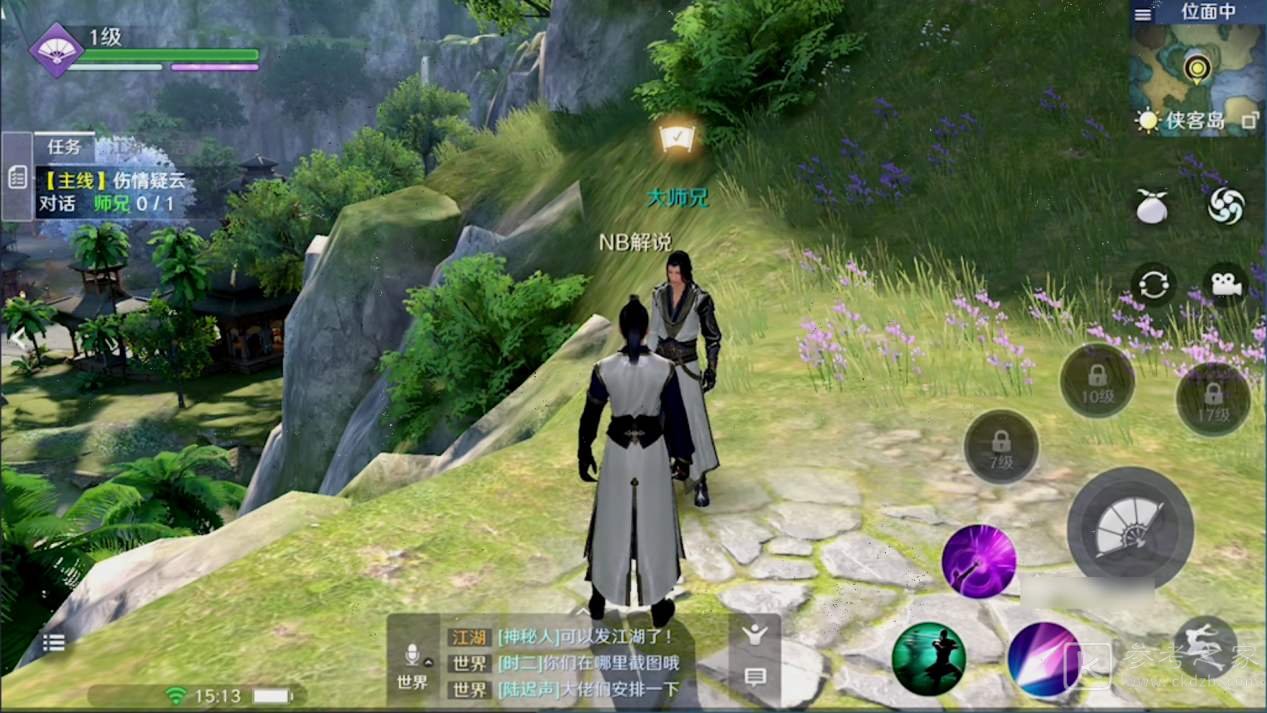Tap the circular arrows switch button
This screenshot has width=1267, height=713.
click(x=1152, y=284)
